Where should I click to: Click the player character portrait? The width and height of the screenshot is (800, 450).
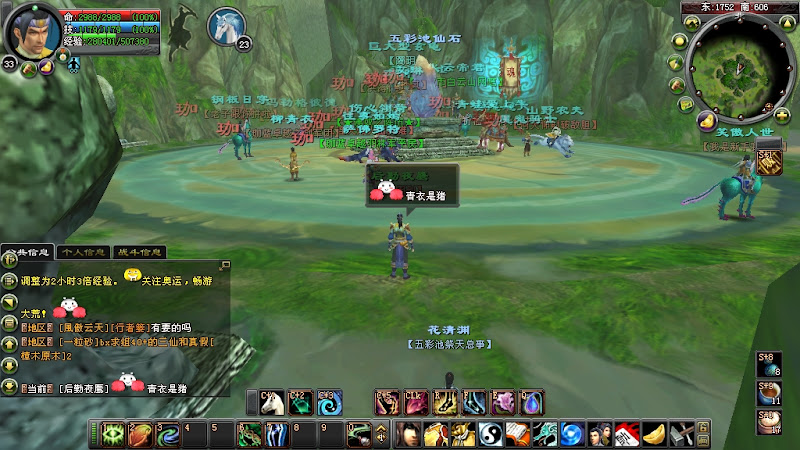[x=33, y=32]
